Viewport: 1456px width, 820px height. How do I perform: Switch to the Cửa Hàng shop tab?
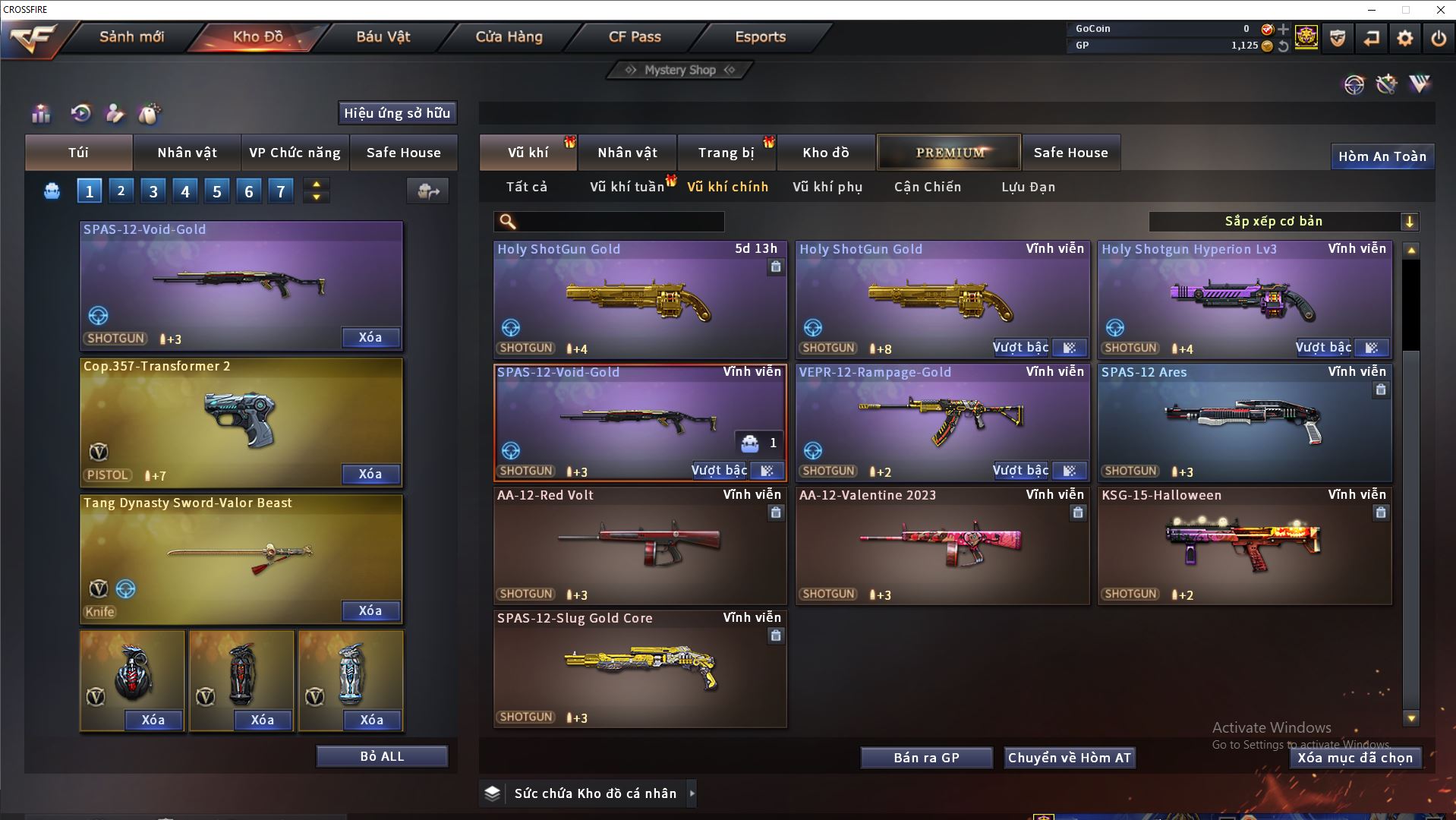coord(509,36)
